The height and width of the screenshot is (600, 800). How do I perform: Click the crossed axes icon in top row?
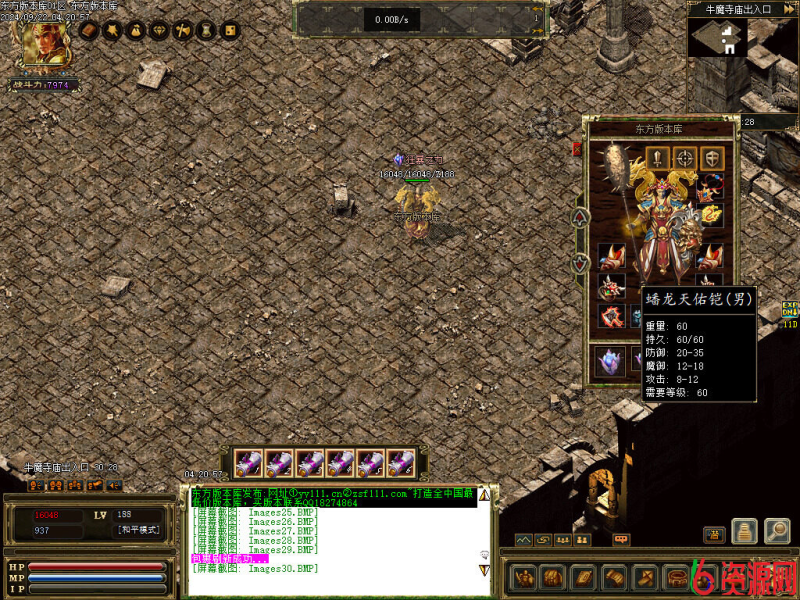tap(183, 31)
